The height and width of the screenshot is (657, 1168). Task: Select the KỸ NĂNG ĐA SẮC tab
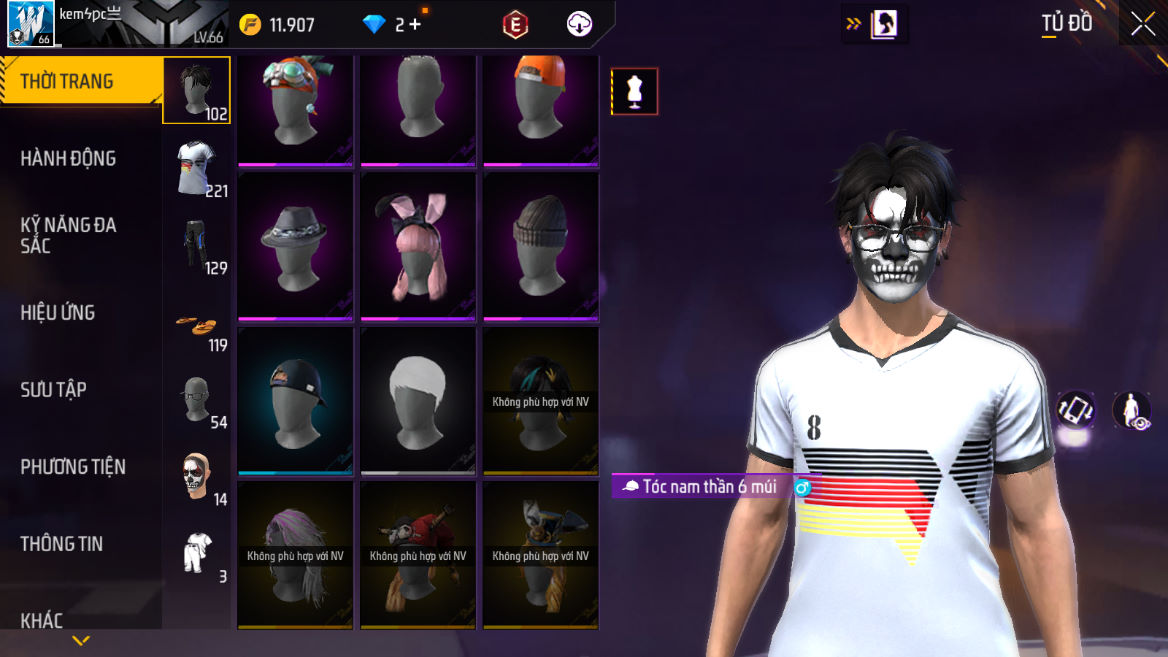(68, 235)
